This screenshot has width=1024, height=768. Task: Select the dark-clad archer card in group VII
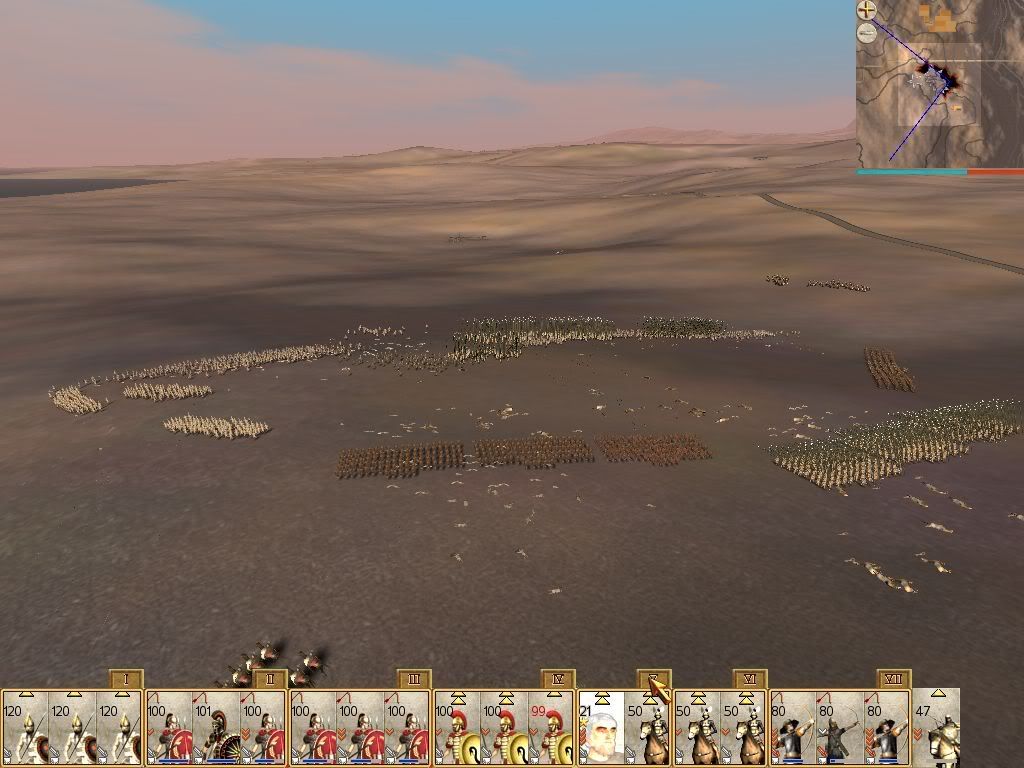841,728
